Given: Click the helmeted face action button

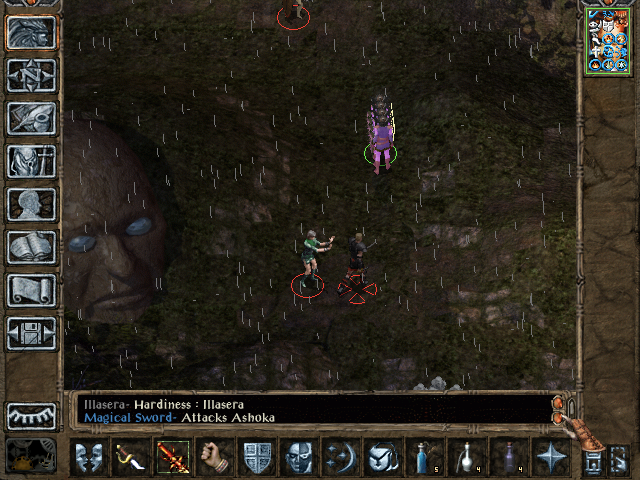Looking at the screenshot, I should click(x=300, y=458).
